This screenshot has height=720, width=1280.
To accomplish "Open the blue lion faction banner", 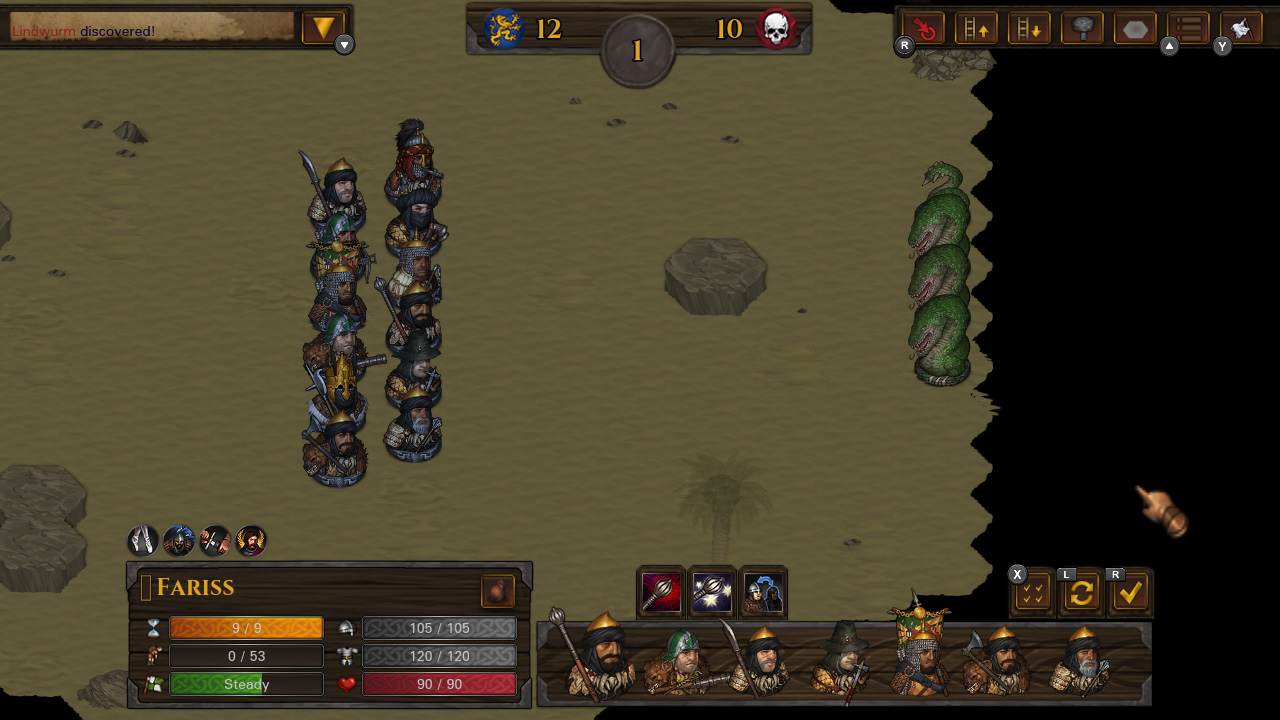I will (x=503, y=28).
